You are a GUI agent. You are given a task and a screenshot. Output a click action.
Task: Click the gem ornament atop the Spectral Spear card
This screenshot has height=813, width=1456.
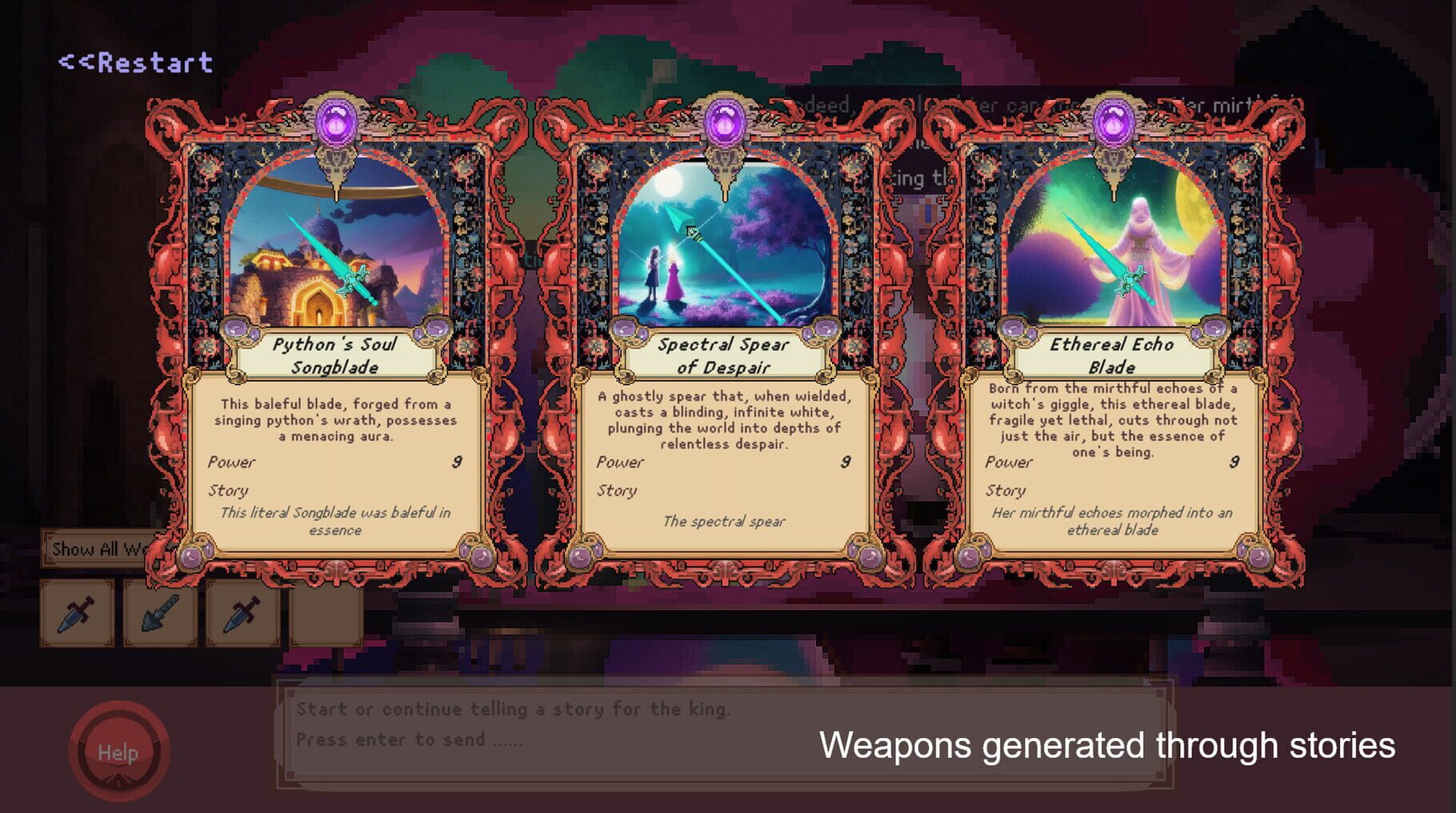click(x=724, y=120)
